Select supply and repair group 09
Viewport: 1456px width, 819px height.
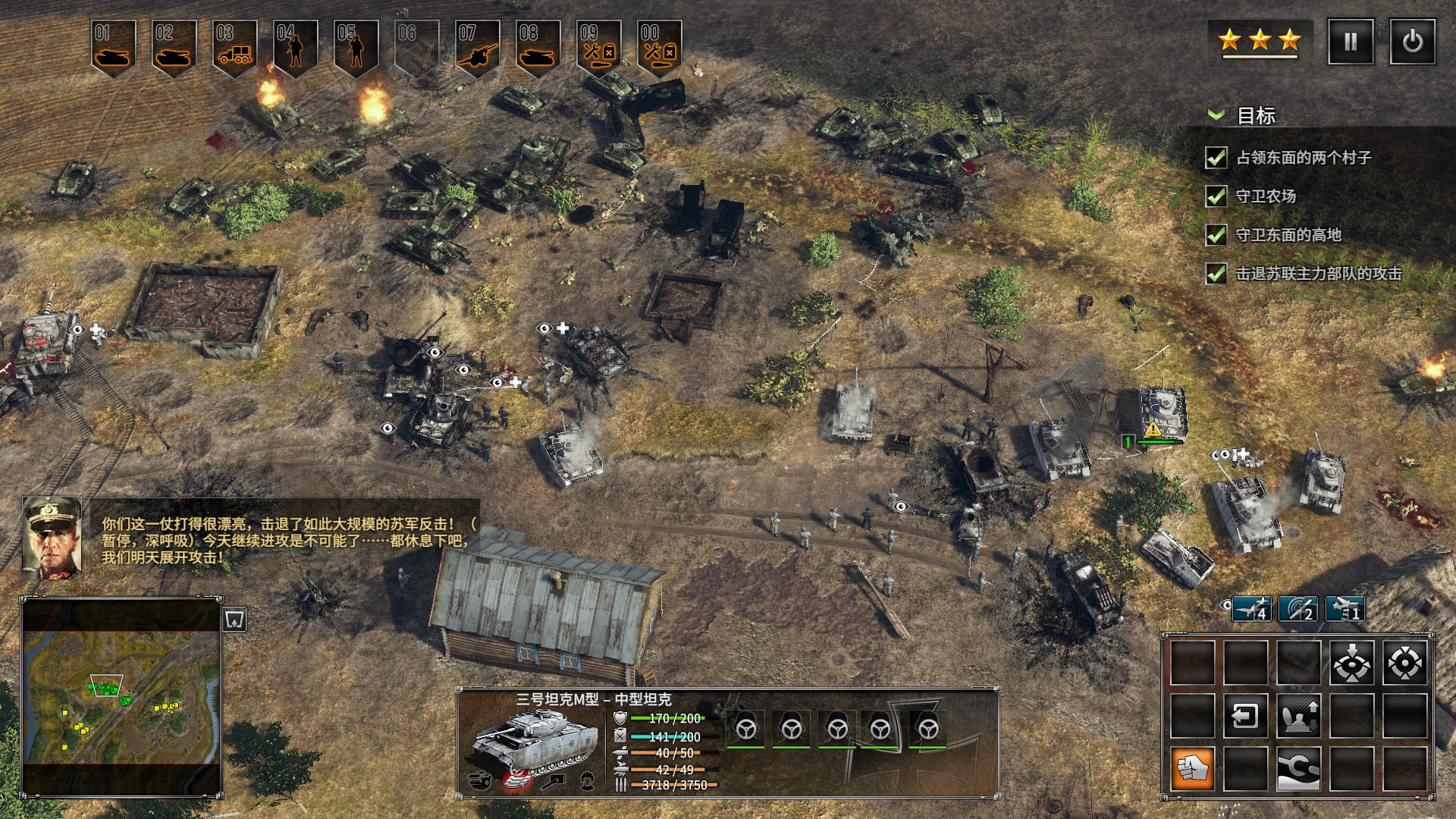pyautogui.click(x=599, y=47)
